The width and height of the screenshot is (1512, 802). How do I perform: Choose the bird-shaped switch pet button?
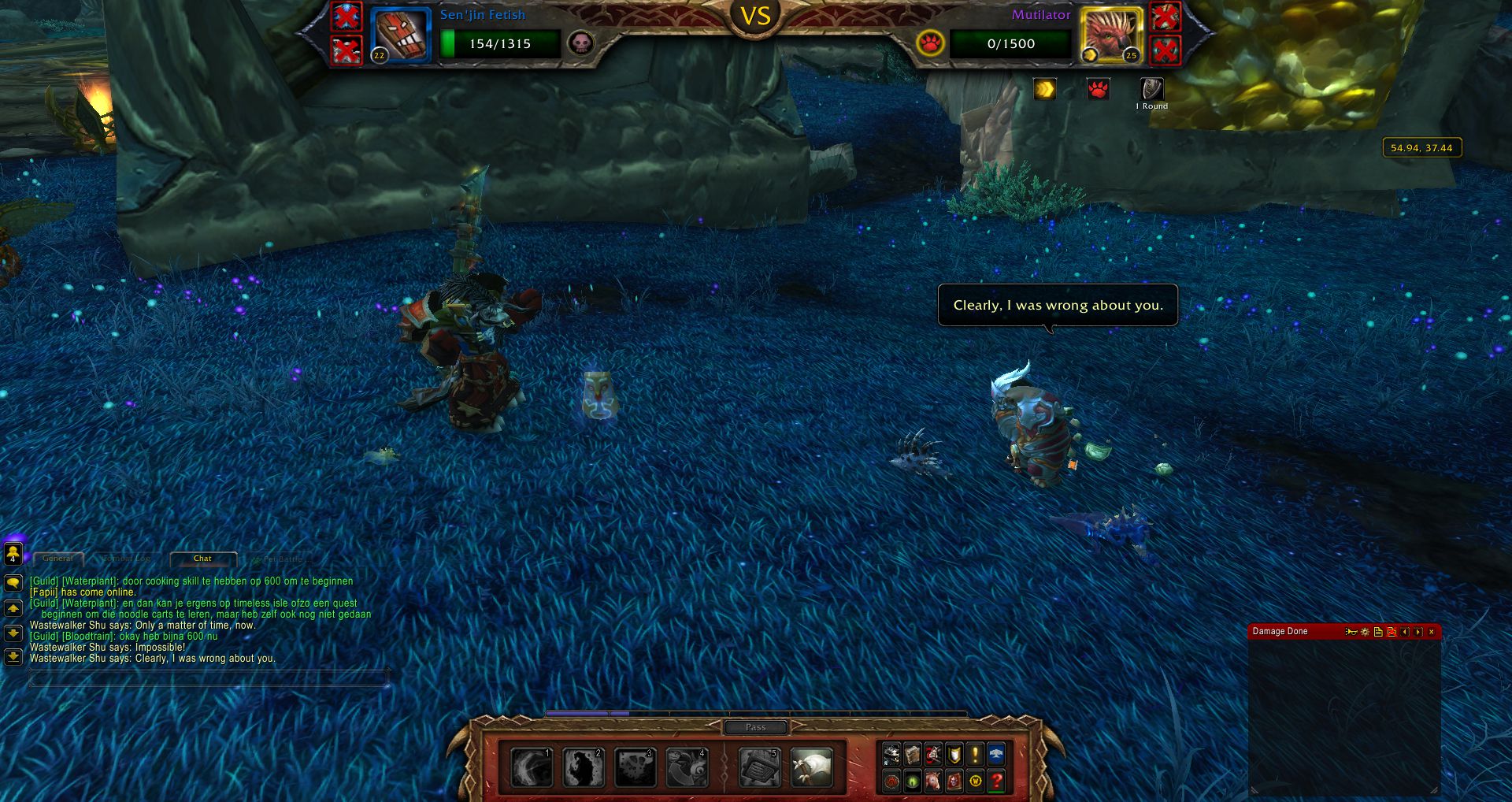(687, 767)
